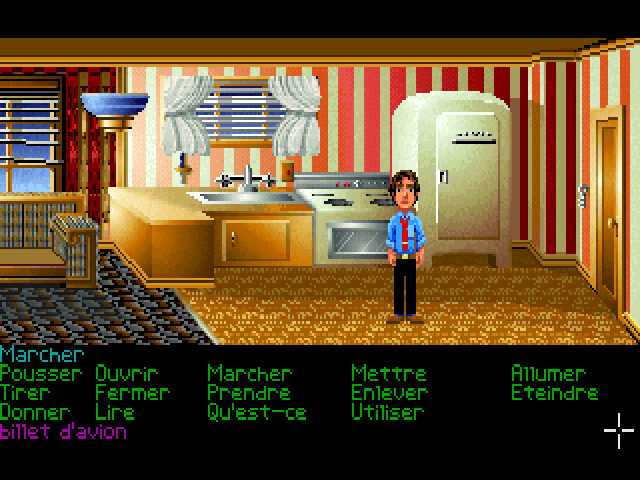Activate the Allumer verb
640x480 pixels.
click(x=548, y=373)
